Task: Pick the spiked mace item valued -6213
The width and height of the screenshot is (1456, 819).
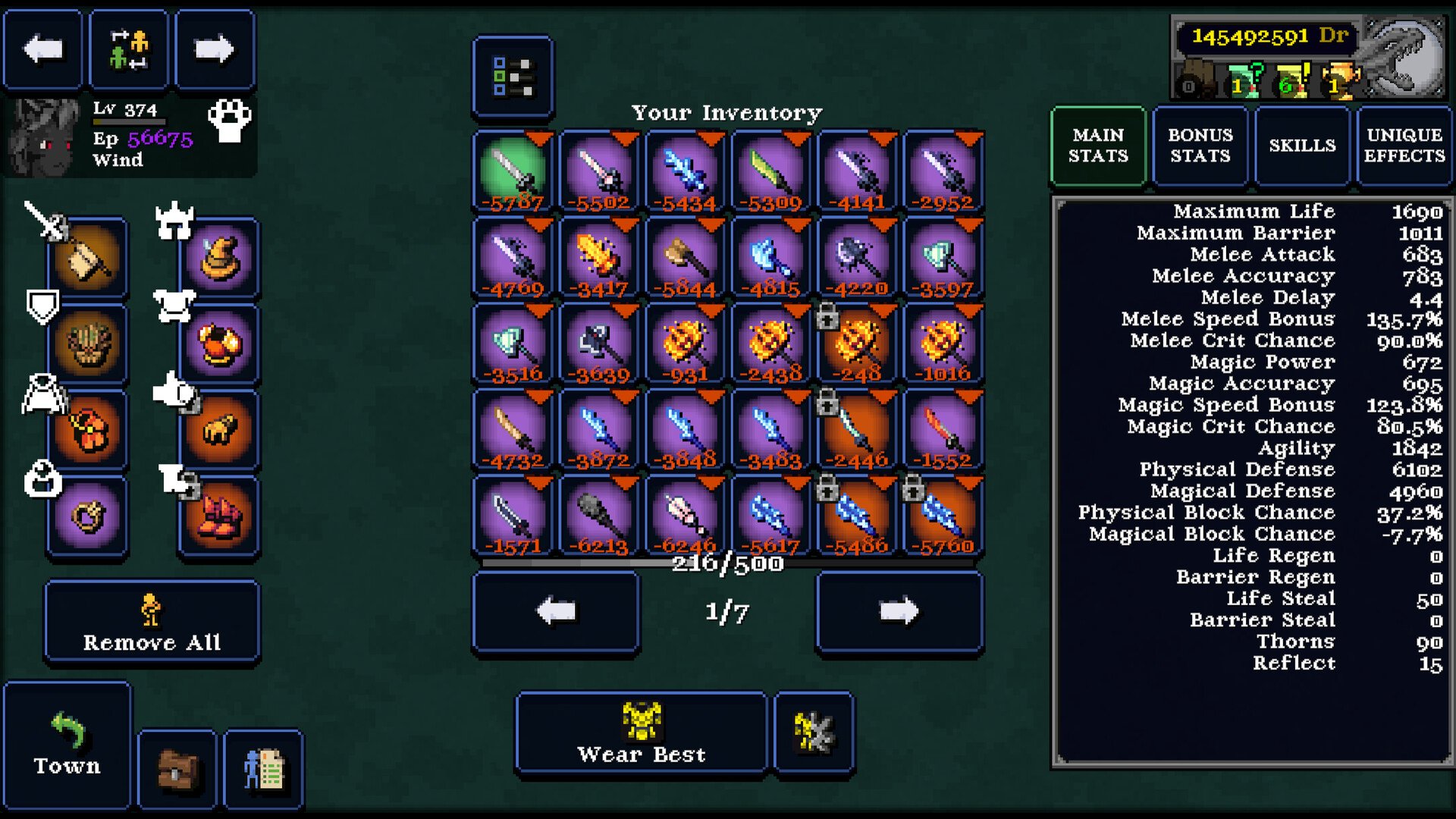Action: (x=599, y=516)
